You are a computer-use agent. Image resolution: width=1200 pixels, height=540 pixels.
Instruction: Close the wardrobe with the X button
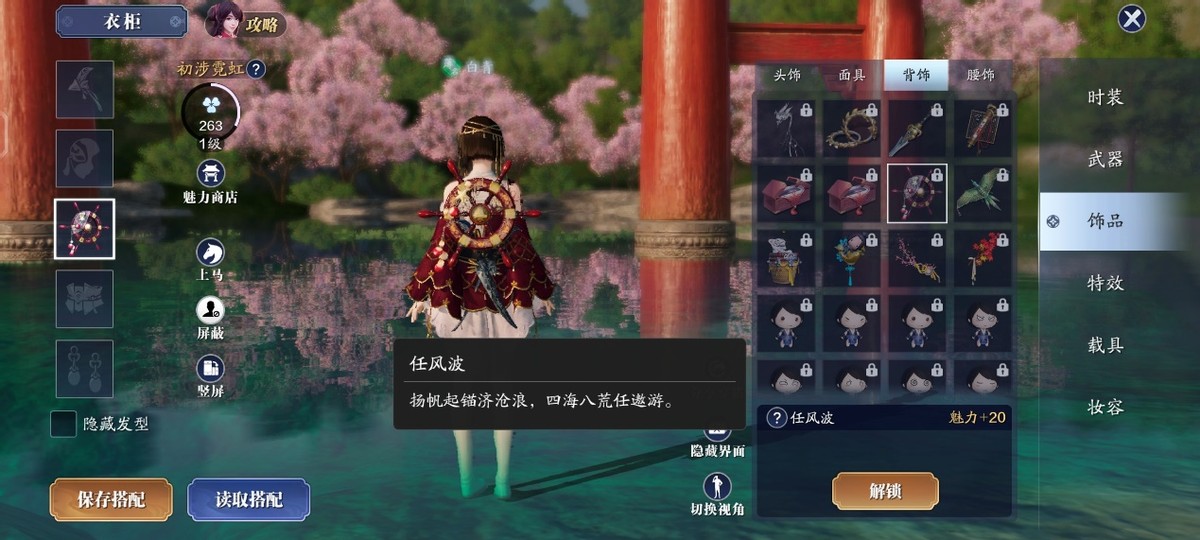click(1131, 19)
